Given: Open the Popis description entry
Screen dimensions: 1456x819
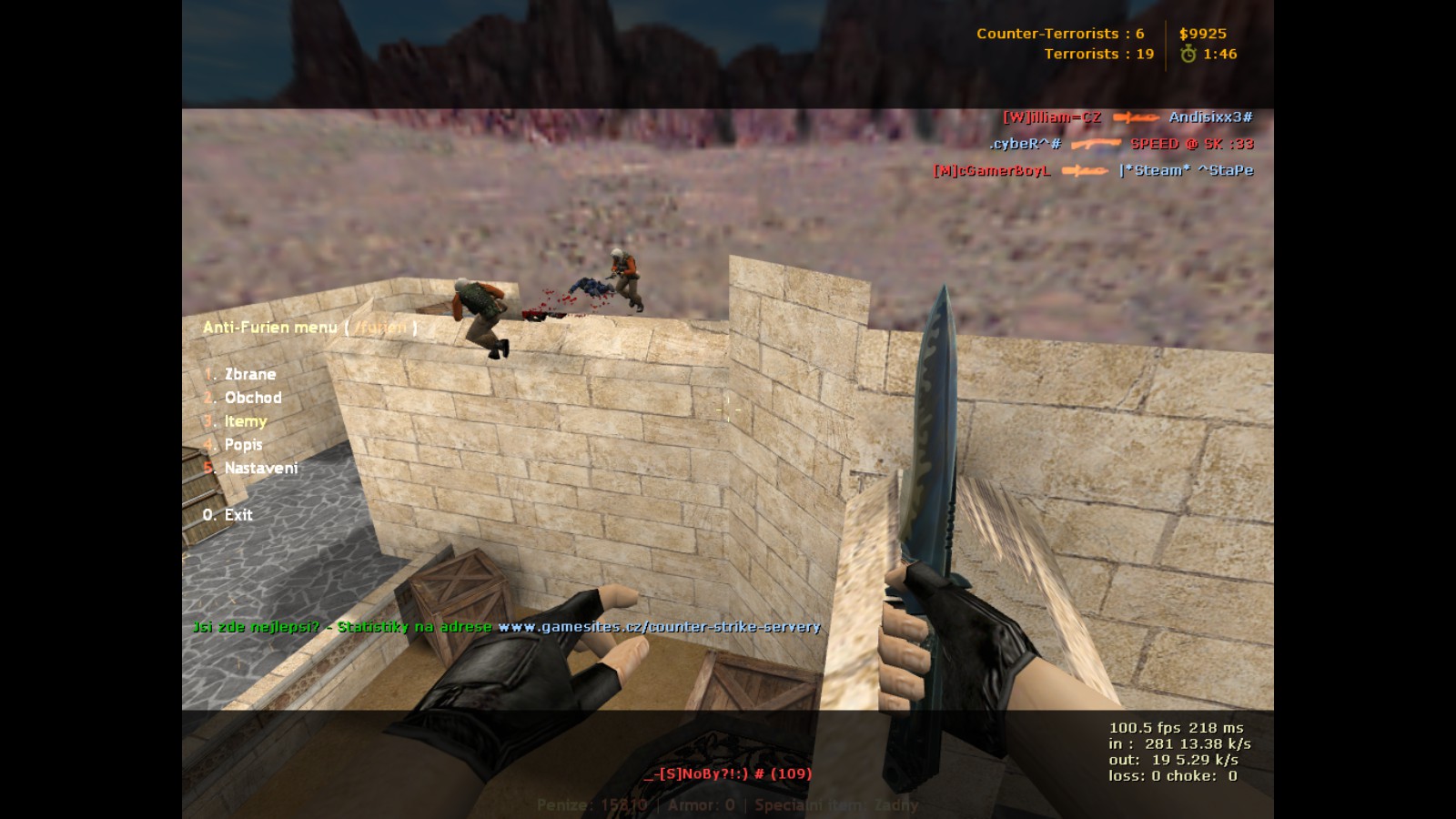Looking at the screenshot, I should coord(243,445).
